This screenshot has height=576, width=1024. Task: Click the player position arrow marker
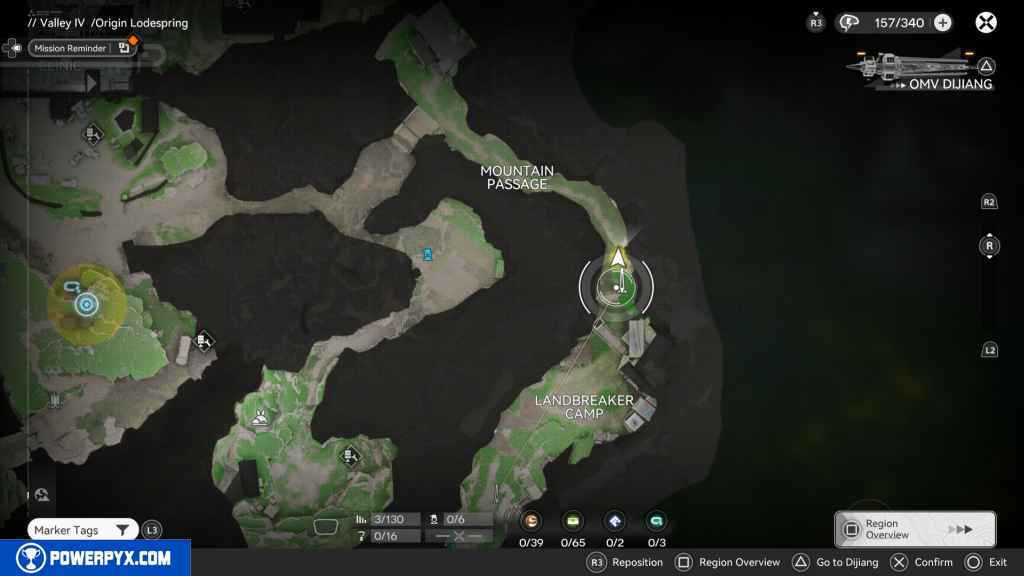click(x=618, y=260)
